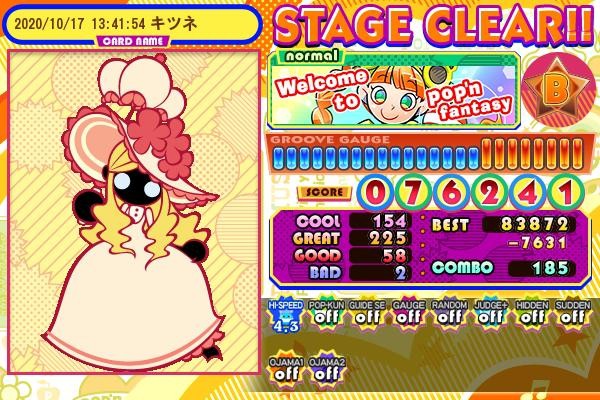Toggle the OJAMA1 option badge
600x400 pixels.
point(285,370)
